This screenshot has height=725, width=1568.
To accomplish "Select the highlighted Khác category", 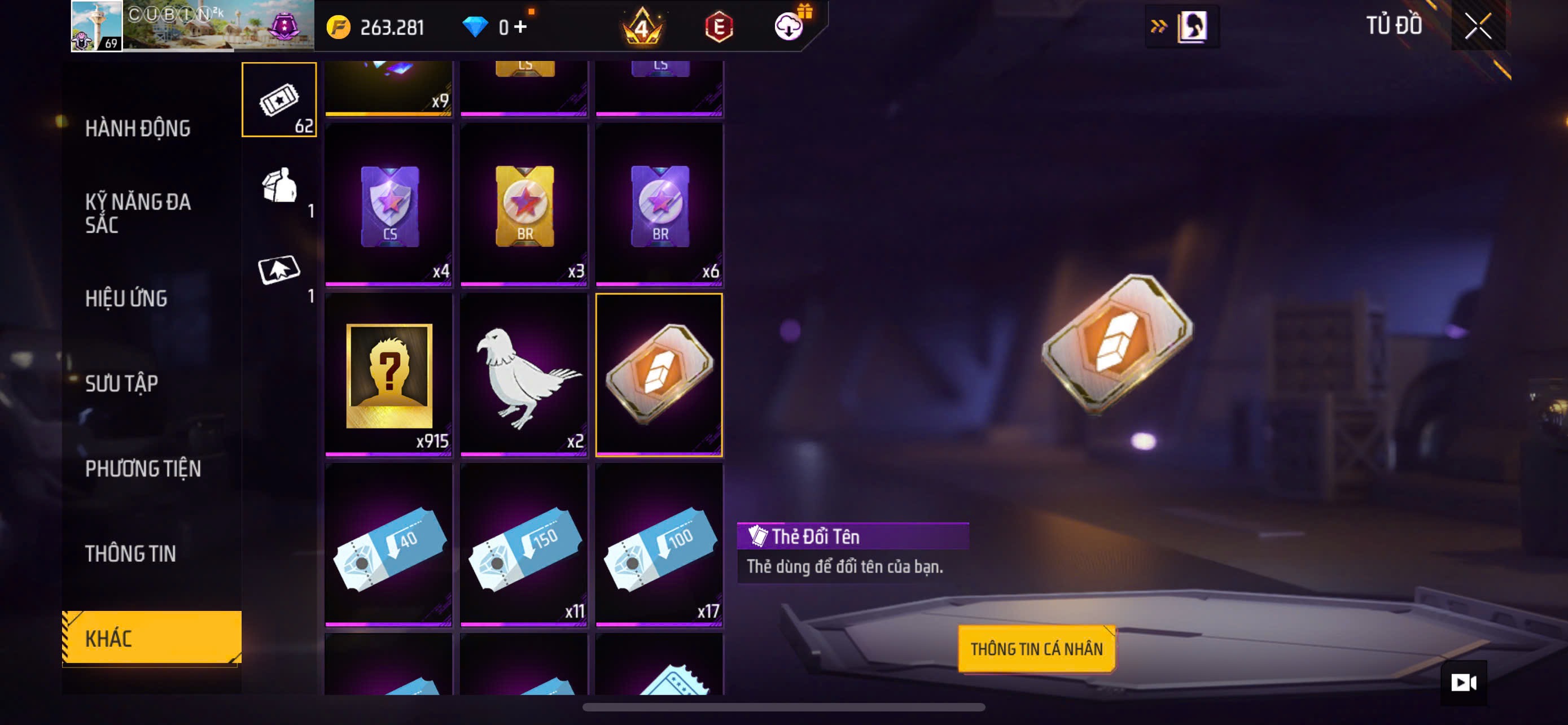I will (x=152, y=638).
